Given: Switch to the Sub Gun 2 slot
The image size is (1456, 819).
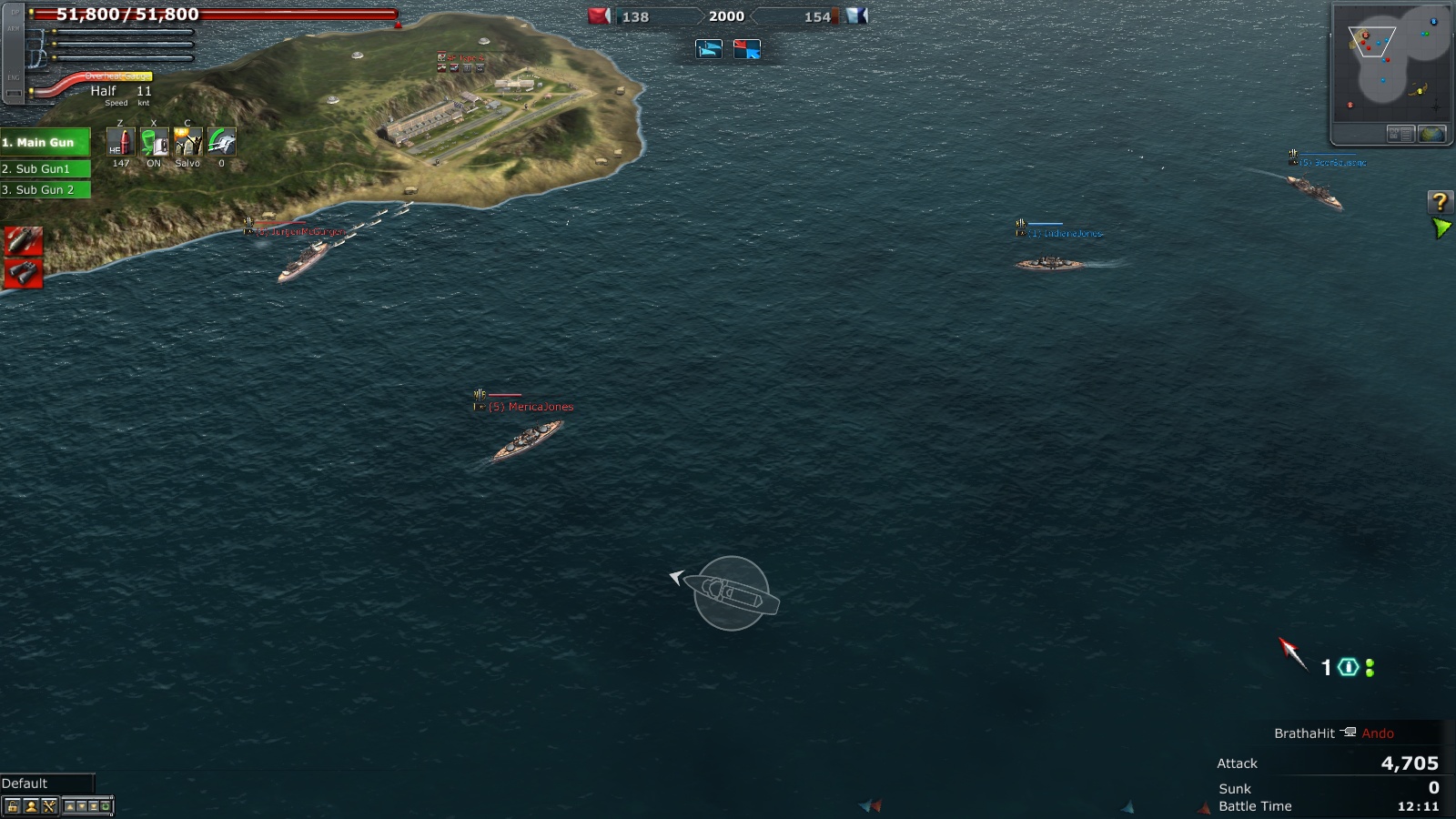Looking at the screenshot, I should (45, 190).
